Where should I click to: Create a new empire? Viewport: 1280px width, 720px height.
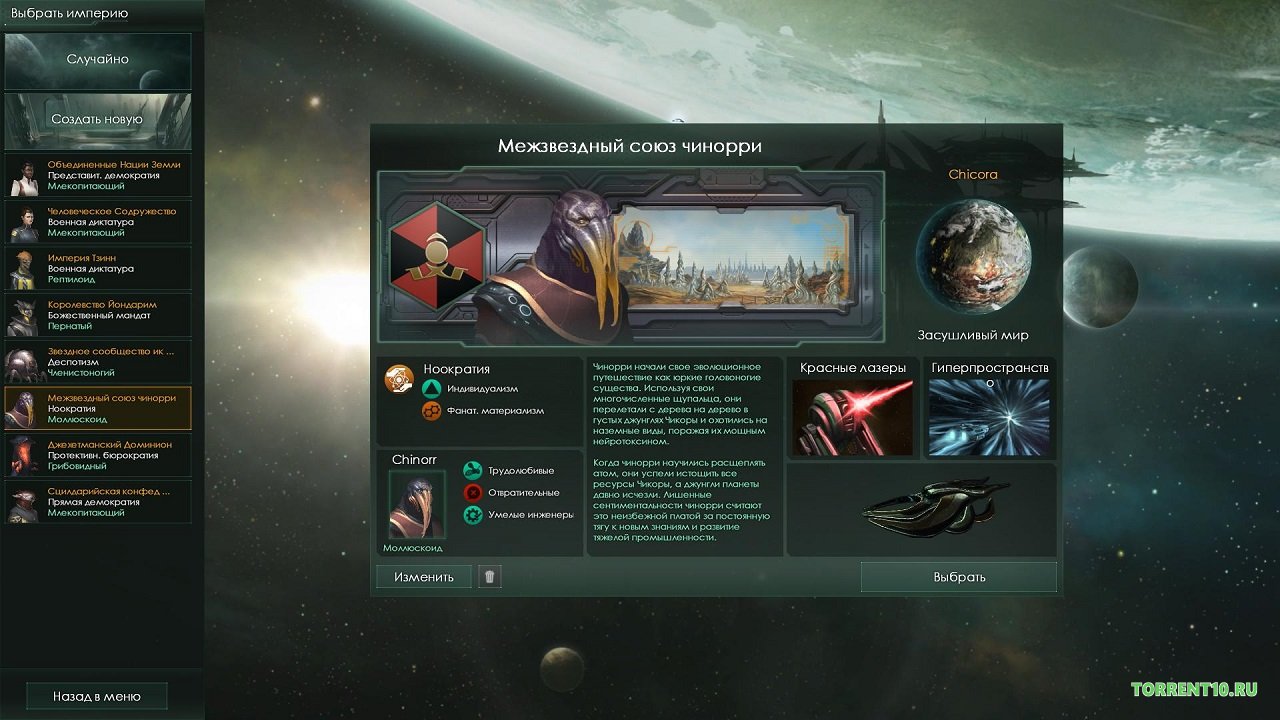click(x=98, y=119)
